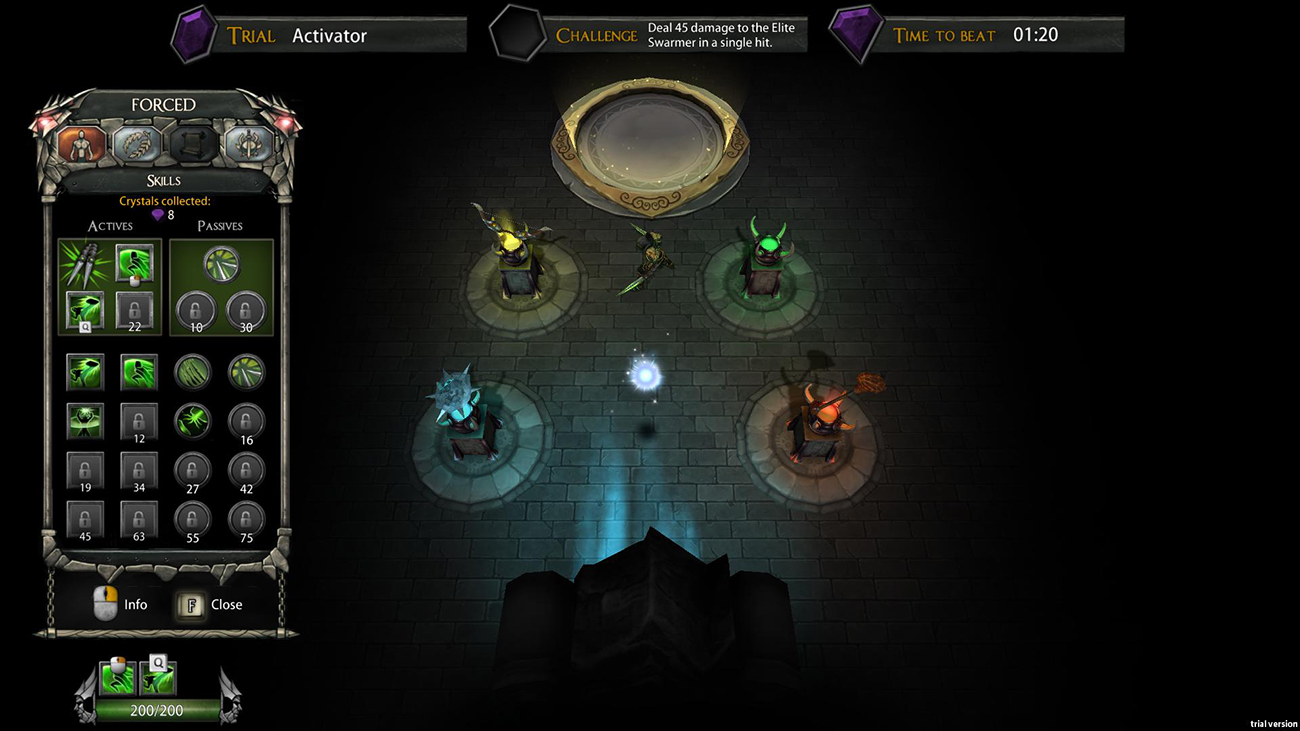Click the locked passive skill costing 16
Viewport: 1300px width, 731px height.
(x=247, y=421)
